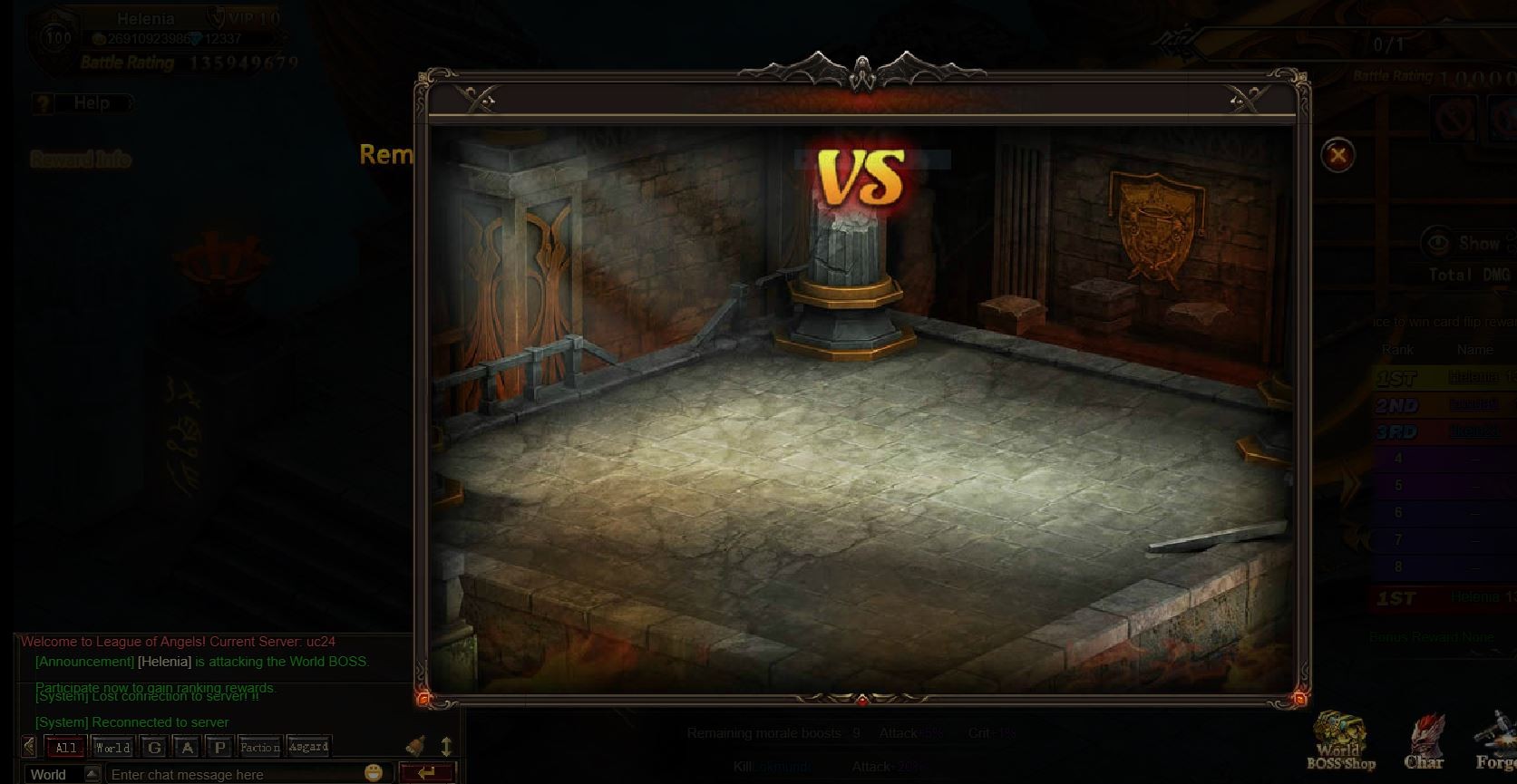This screenshot has width=1517, height=784.
Task: Select the G chat tab
Action: pyautogui.click(x=155, y=748)
